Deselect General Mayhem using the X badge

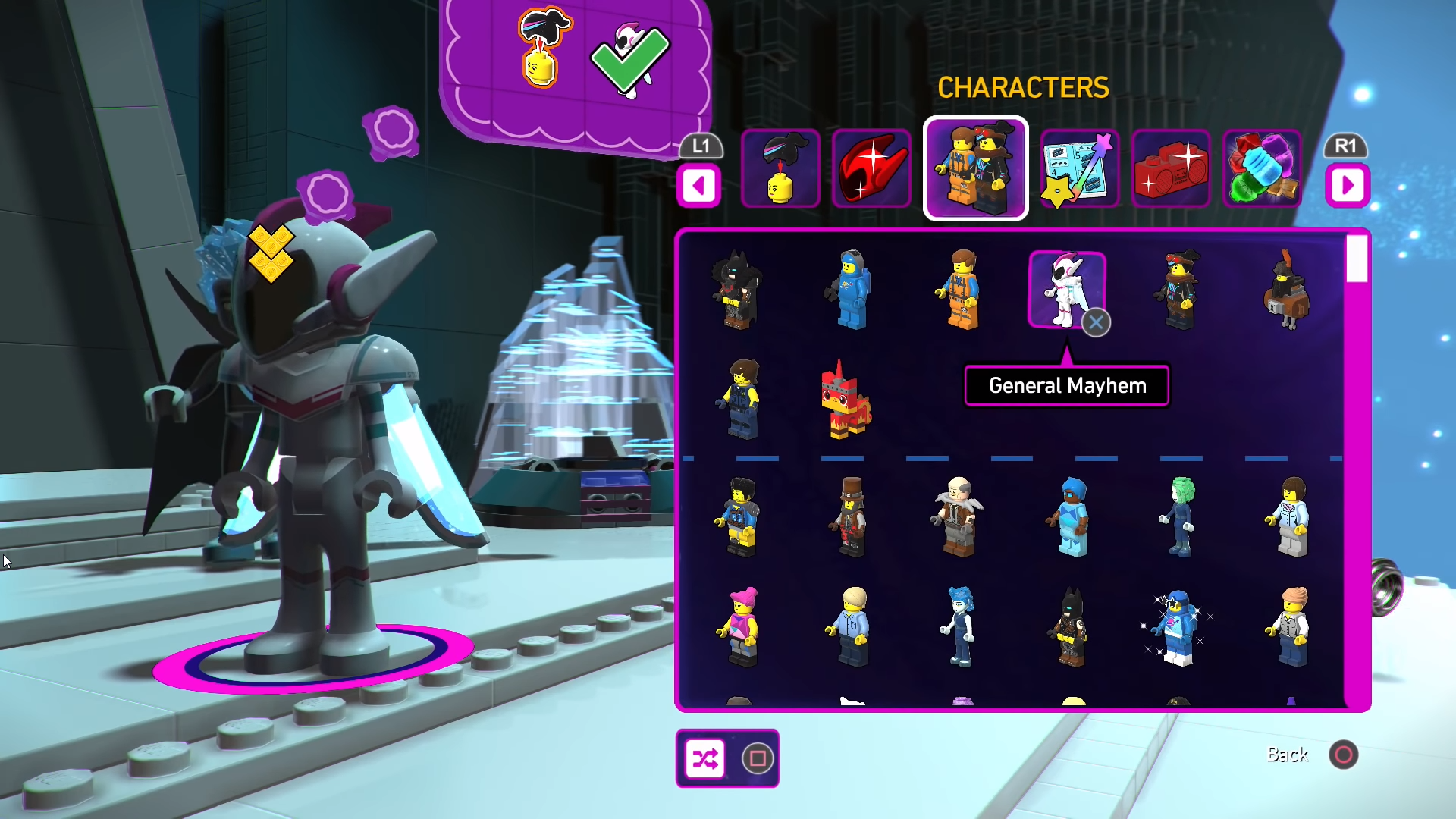click(x=1096, y=323)
